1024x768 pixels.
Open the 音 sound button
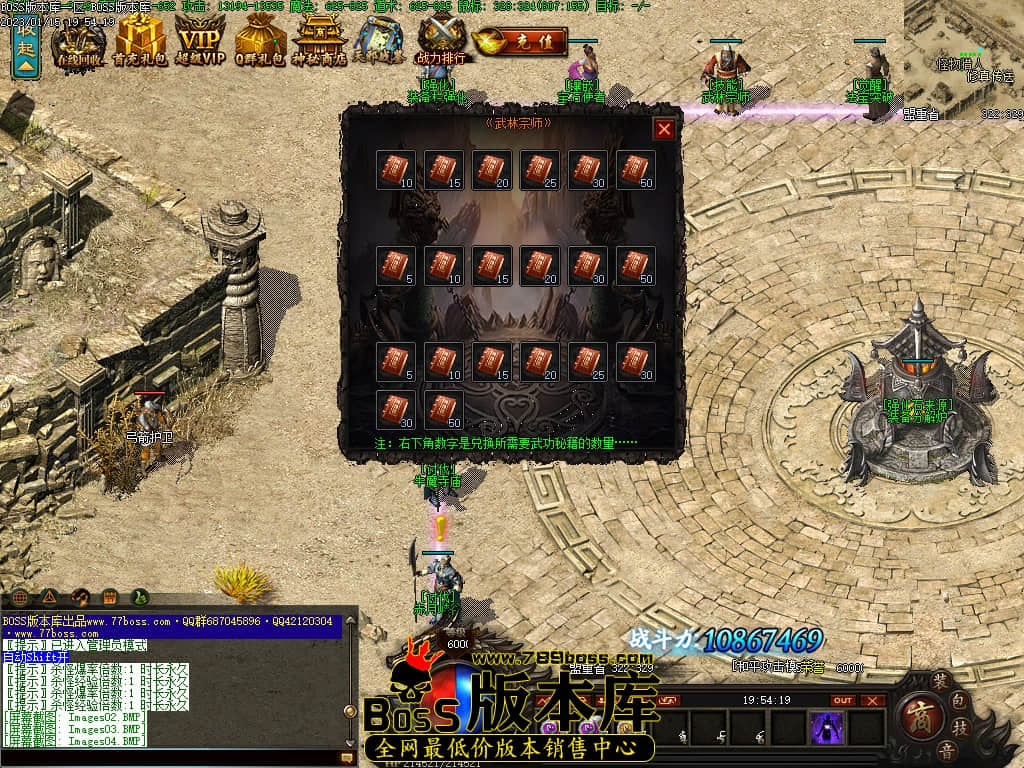click(945, 750)
